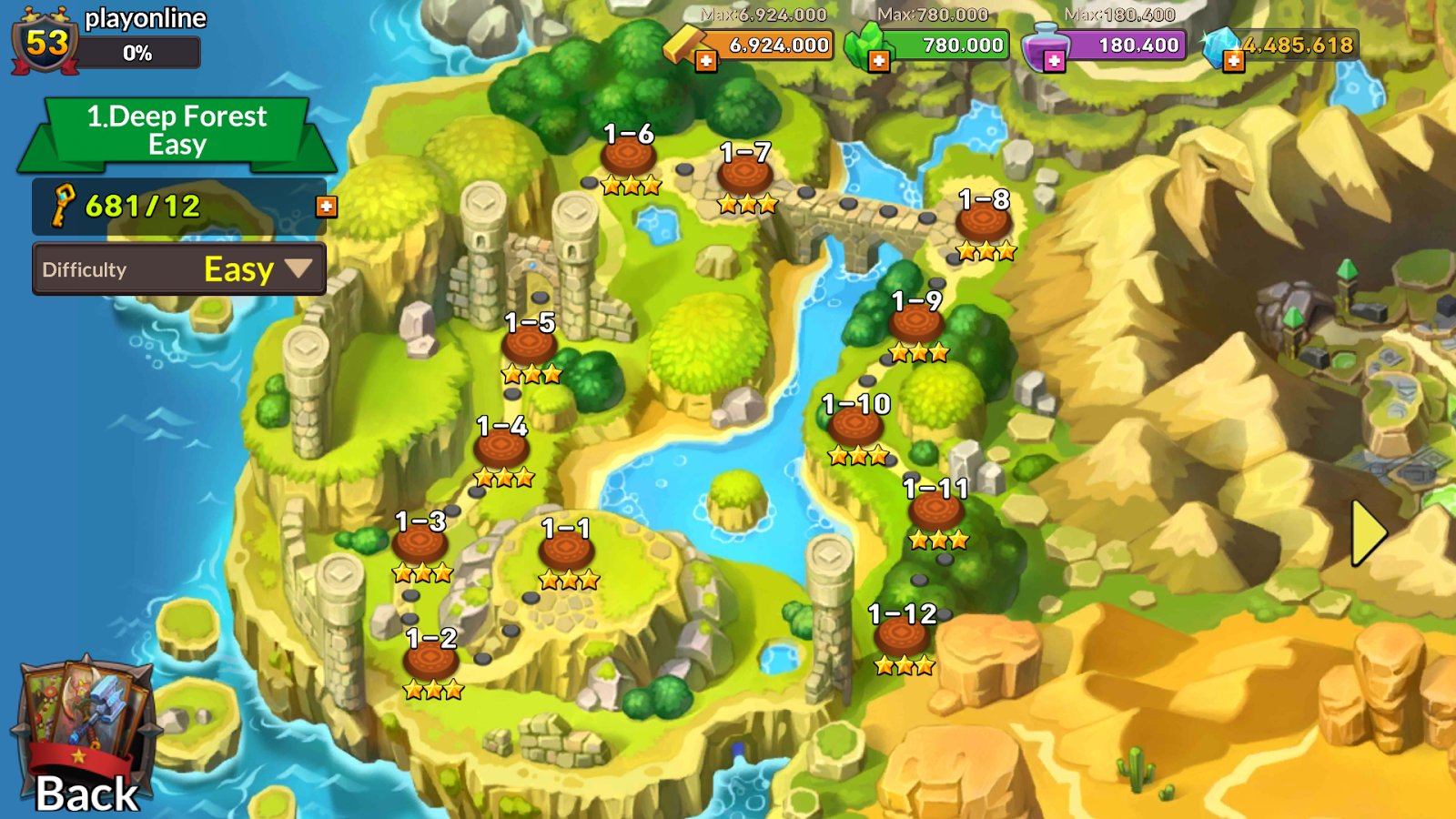Choose stage 1-2 on the map

[x=431, y=660]
